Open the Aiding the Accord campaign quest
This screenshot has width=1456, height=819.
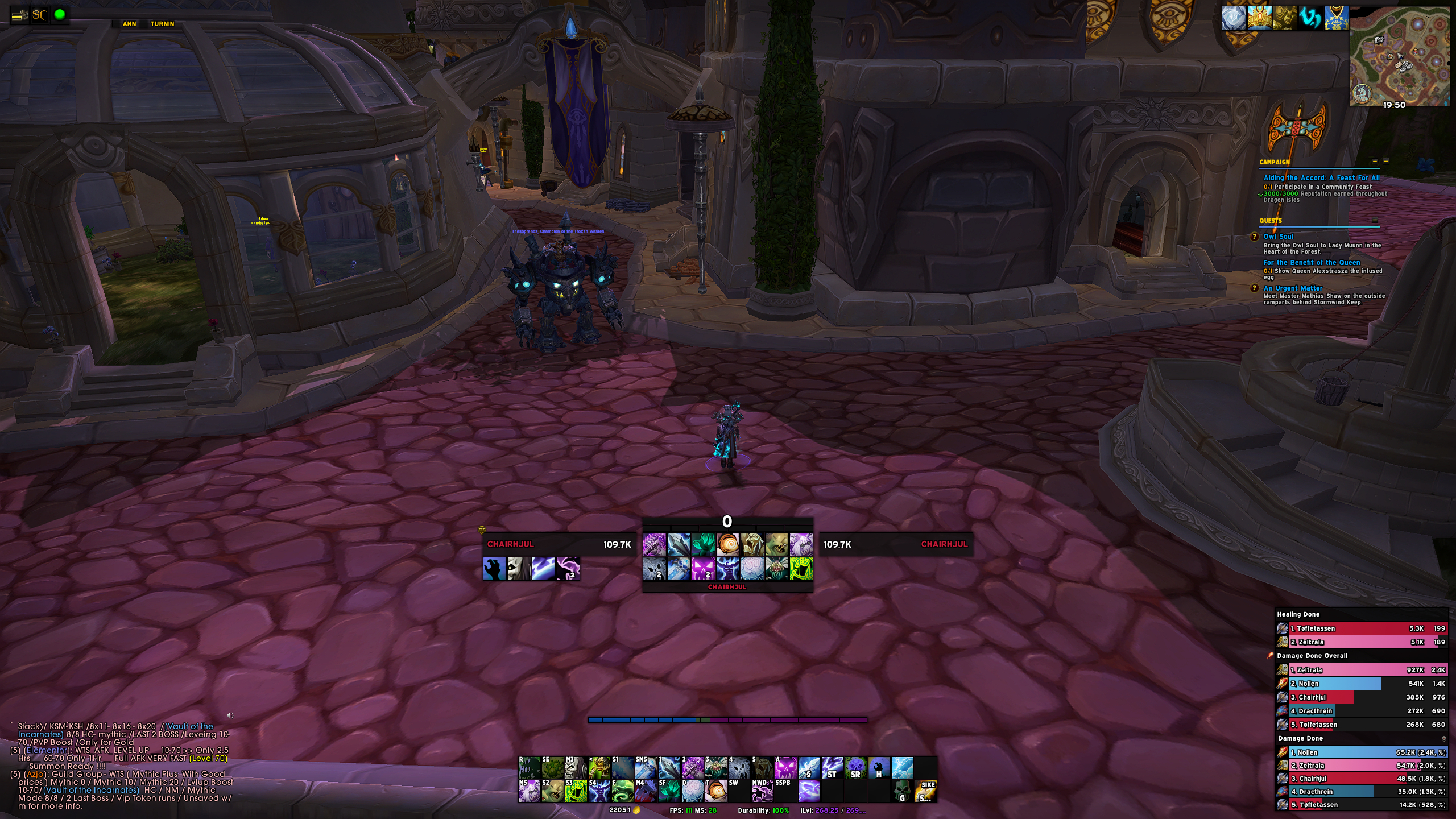click(x=1321, y=178)
